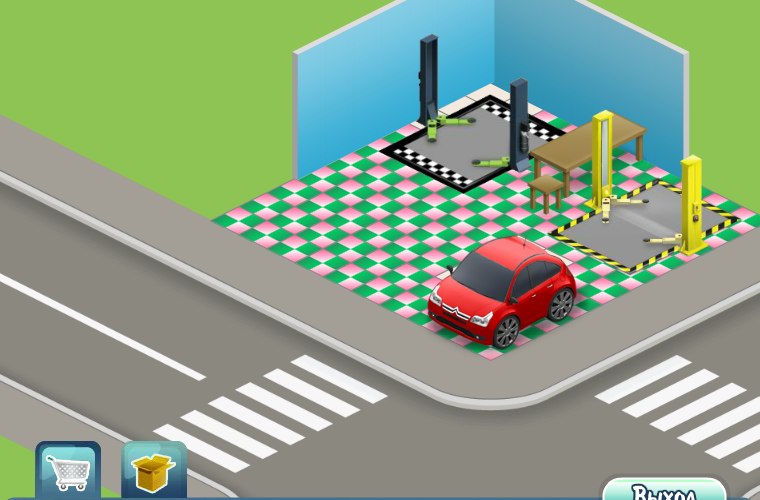Open the yellow box inventory
The height and width of the screenshot is (500, 760).
click(154, 472)
